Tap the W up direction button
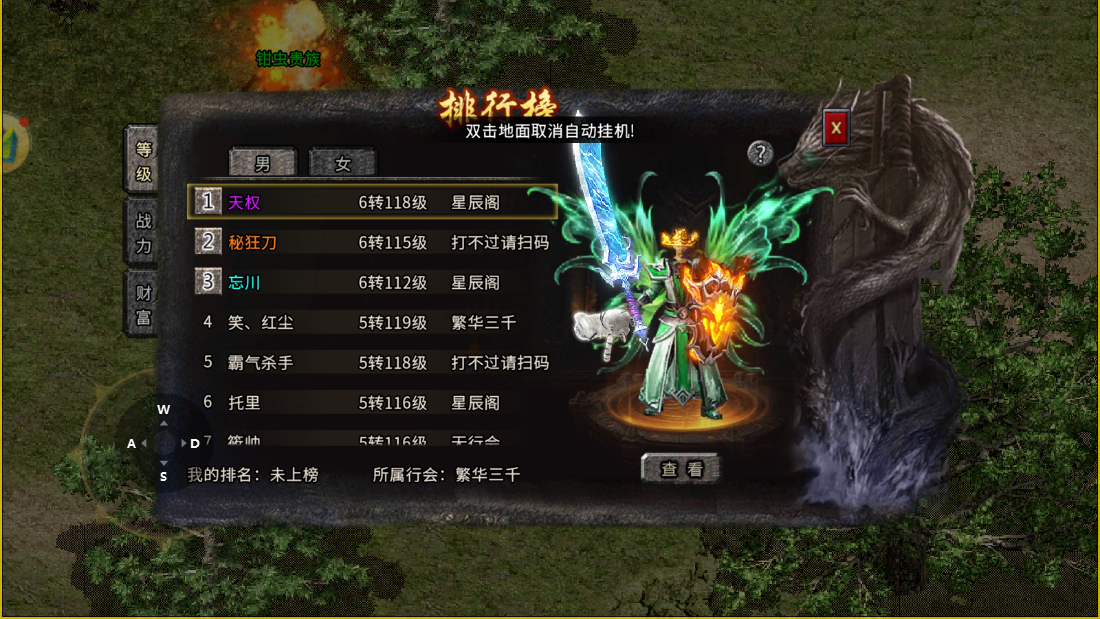The height and width of the screenshot is (619, 1100). (x=164, y=410)
